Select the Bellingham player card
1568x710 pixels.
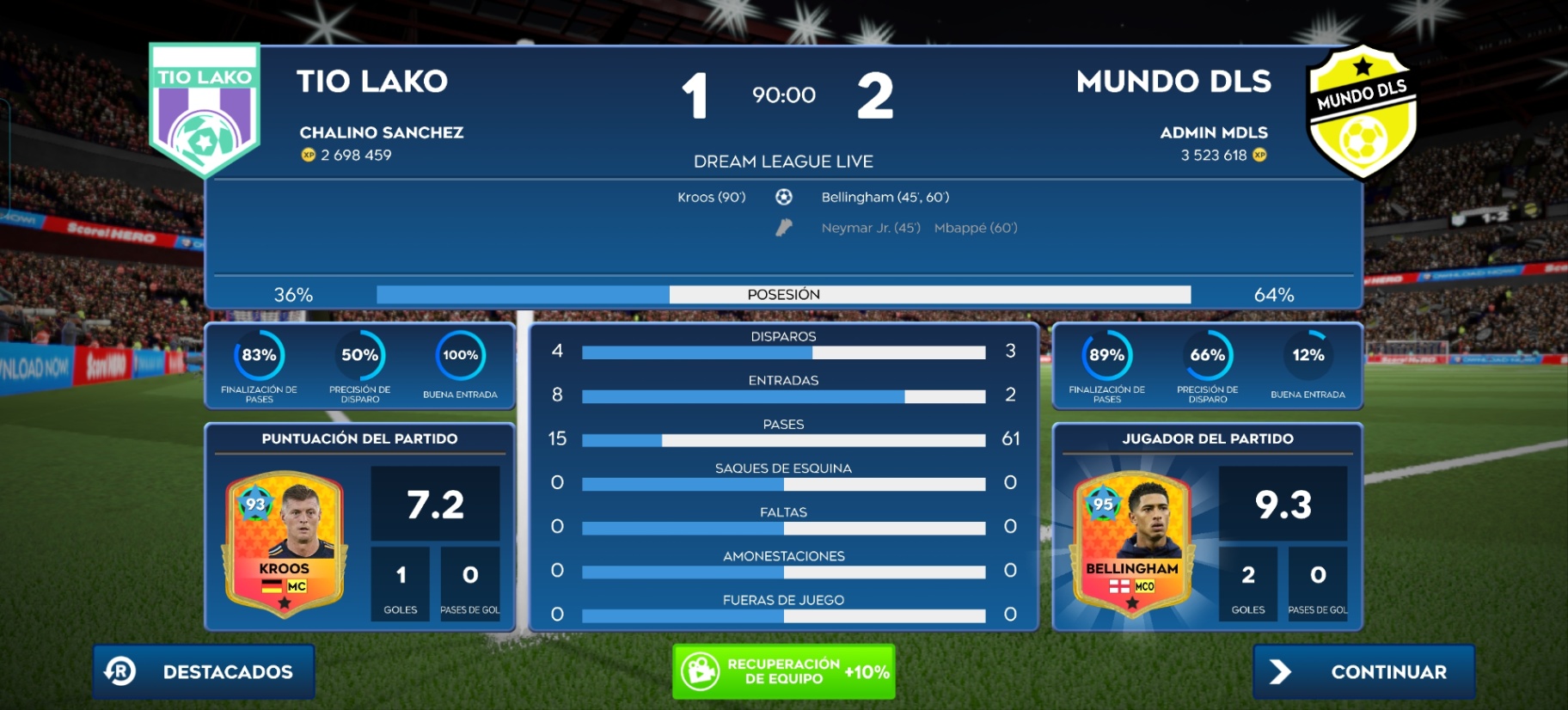tap(1131, 542)
